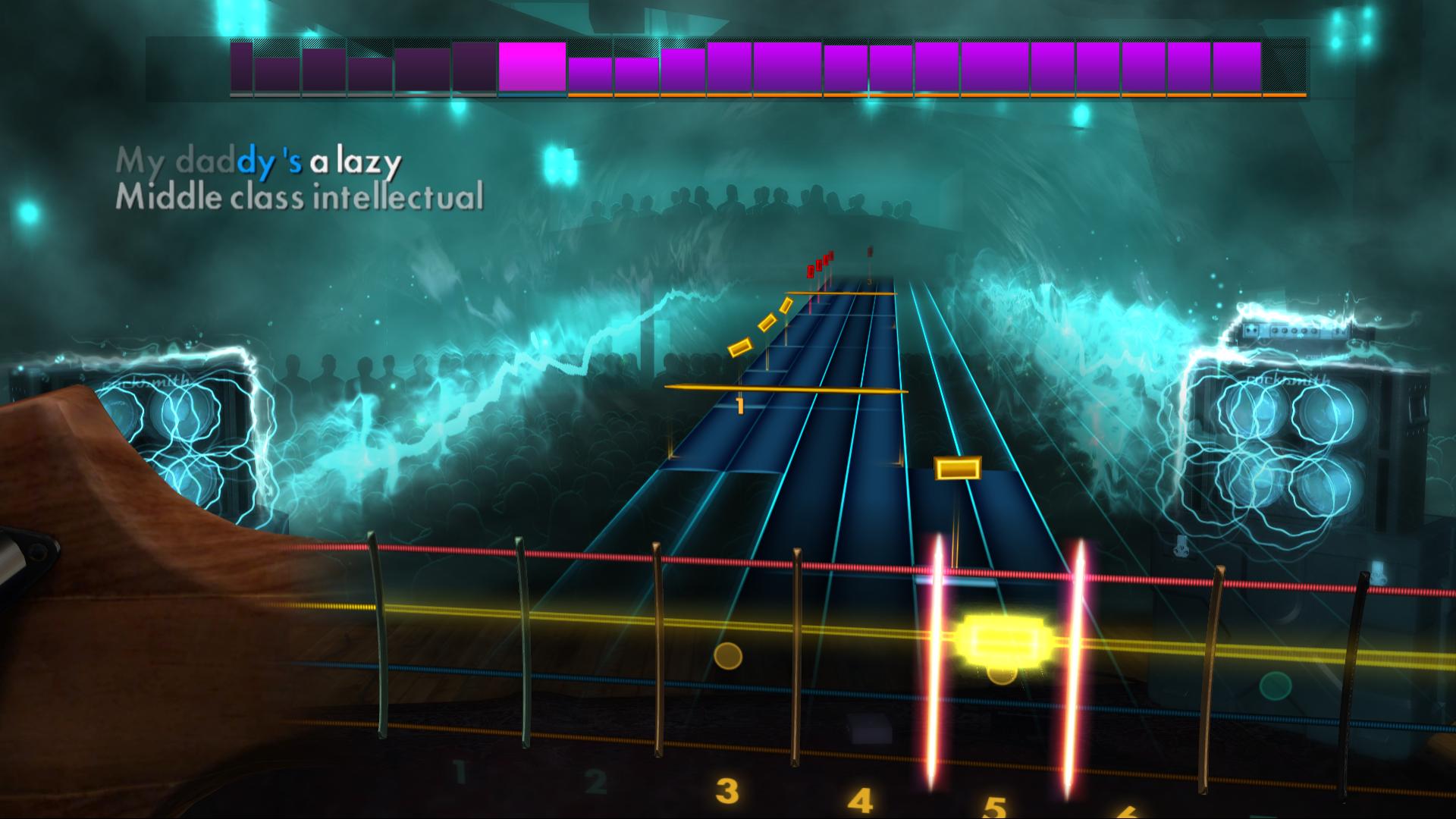Click the first dark purple progress segment
The image size is (1456, 819).
pos(243,68)
